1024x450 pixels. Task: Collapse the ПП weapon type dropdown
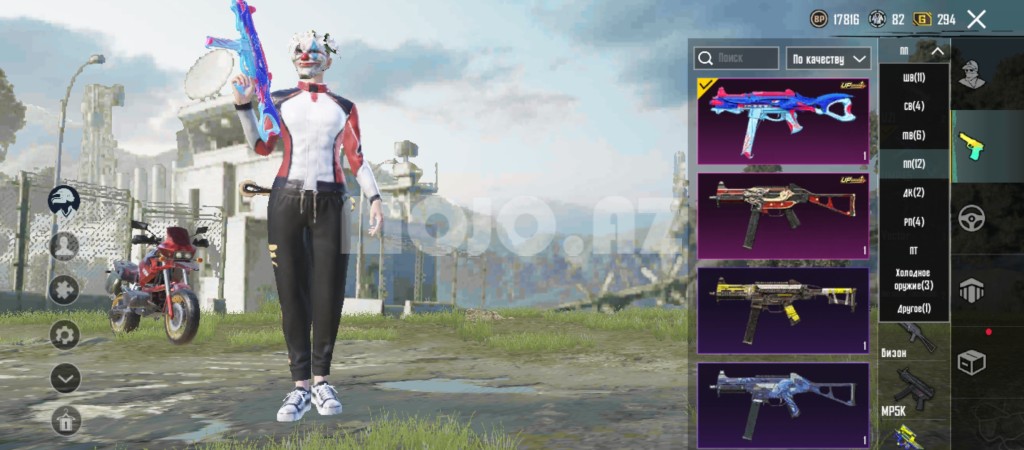913,51
